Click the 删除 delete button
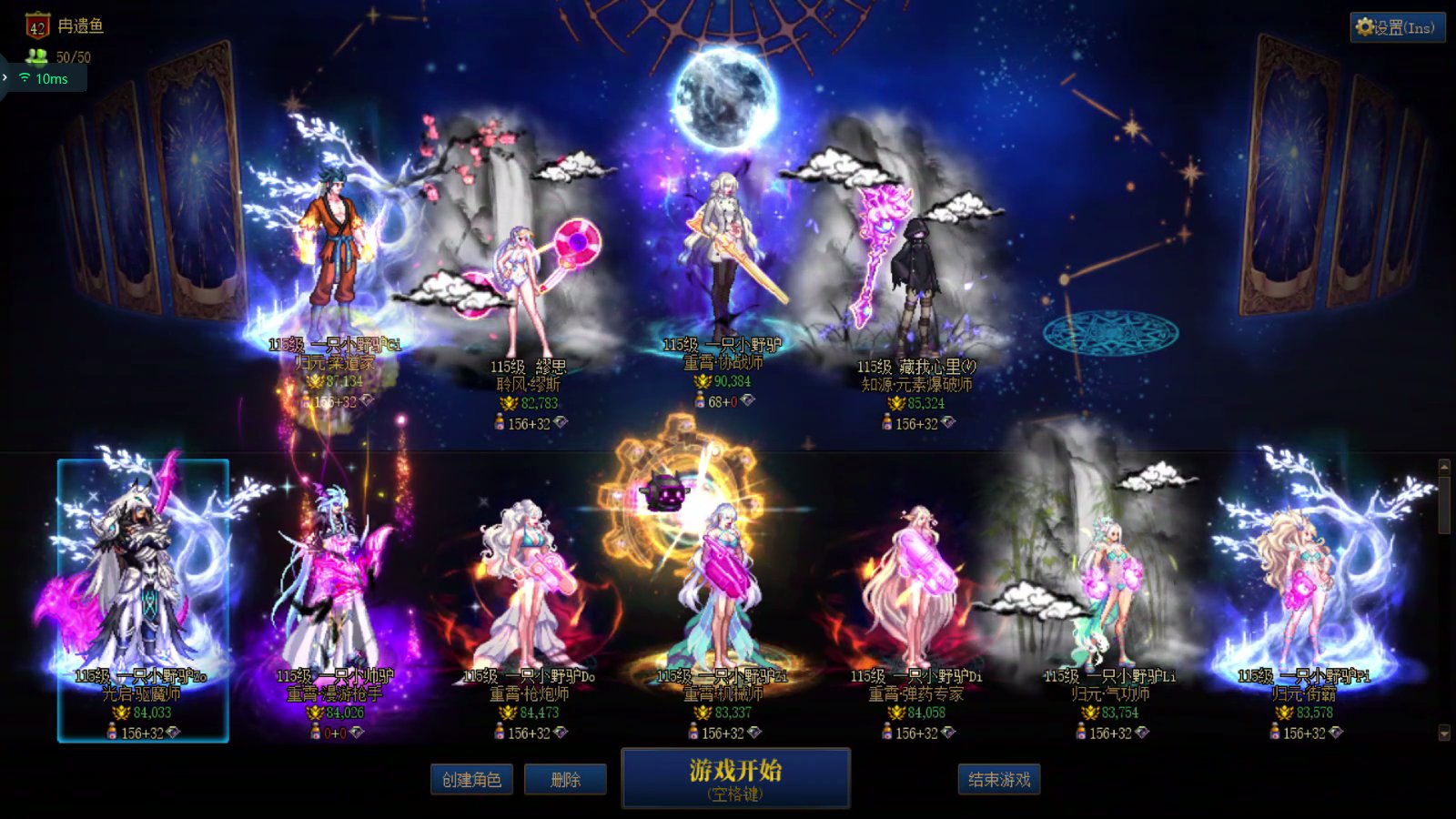Image resolution: width=1456 pixels, height=819 pixels. tap(565, 780)
